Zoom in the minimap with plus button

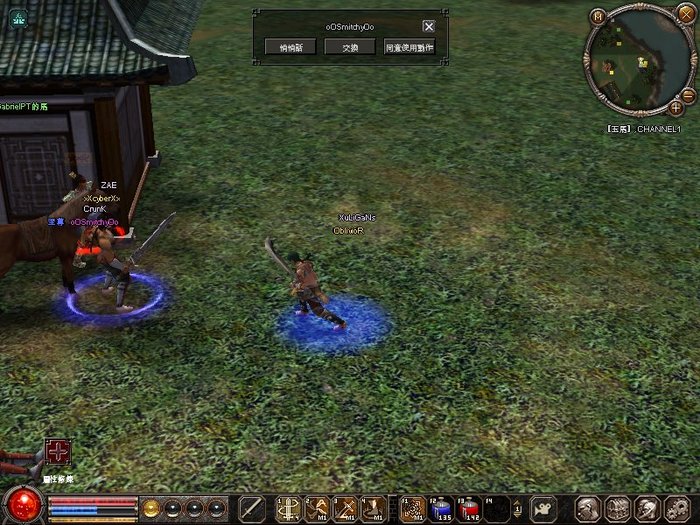click(677, 106)
